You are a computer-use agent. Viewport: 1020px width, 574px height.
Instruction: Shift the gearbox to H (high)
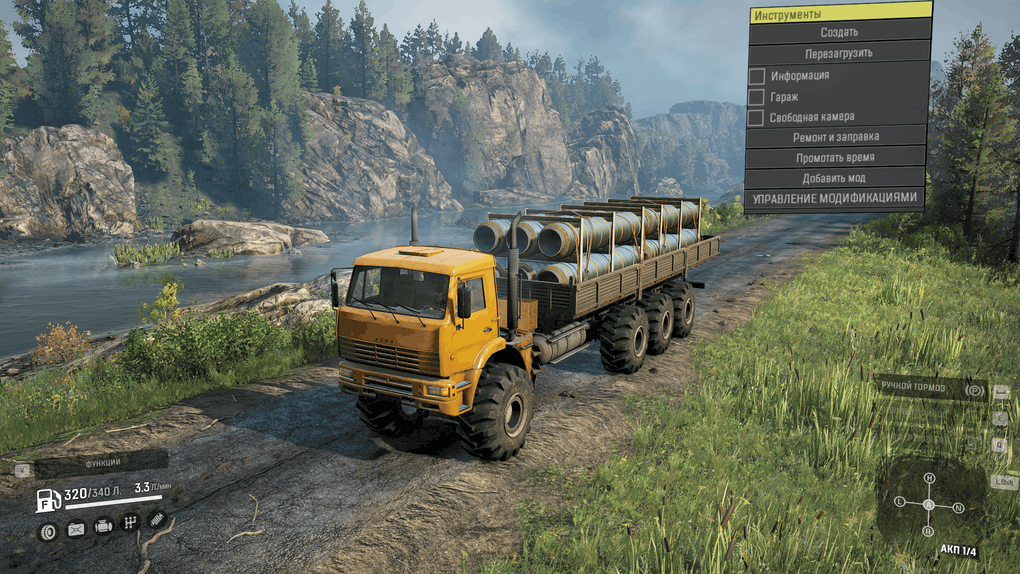929,478
